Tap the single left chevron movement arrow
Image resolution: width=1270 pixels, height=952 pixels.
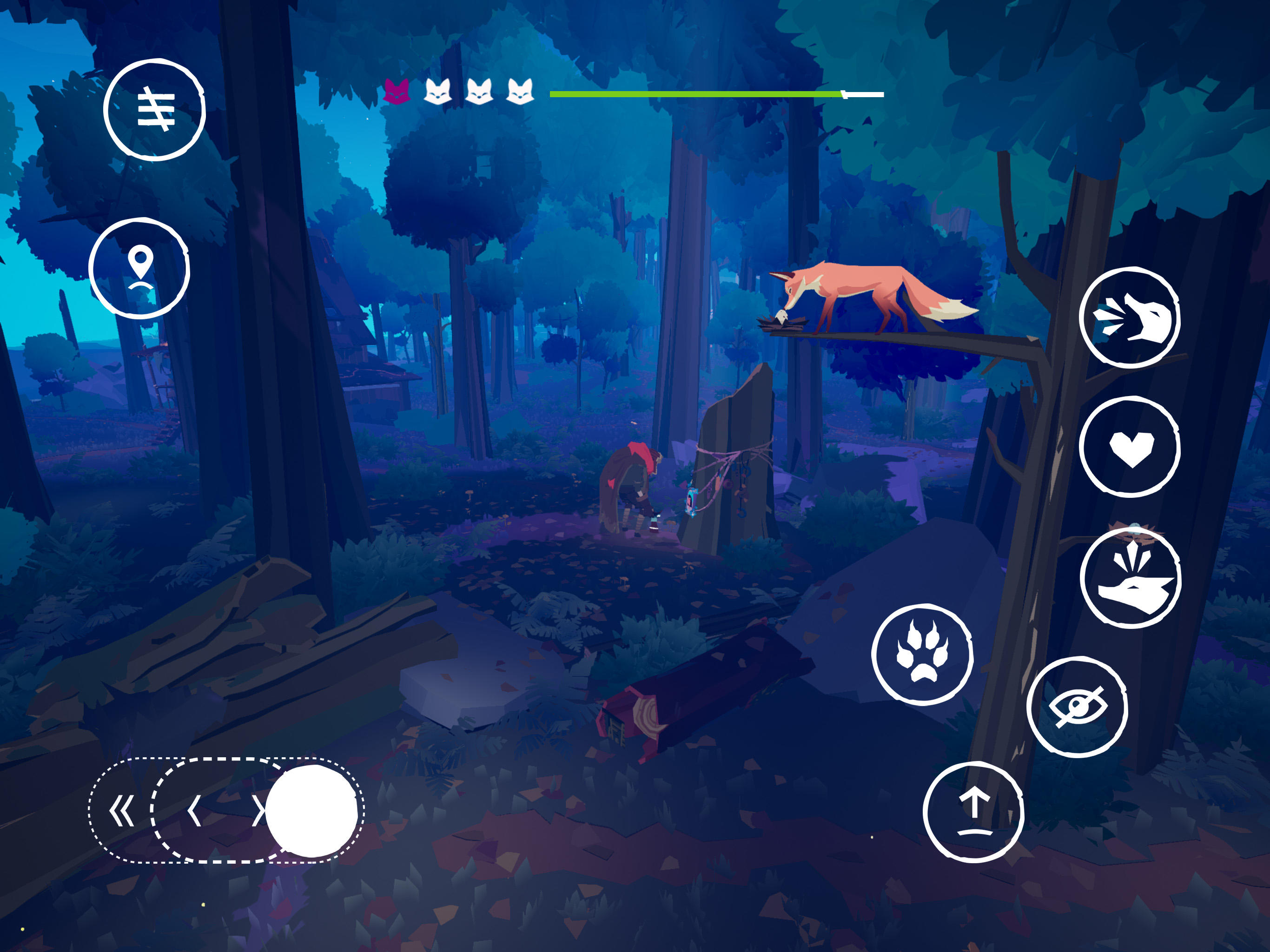coord(196,811)
